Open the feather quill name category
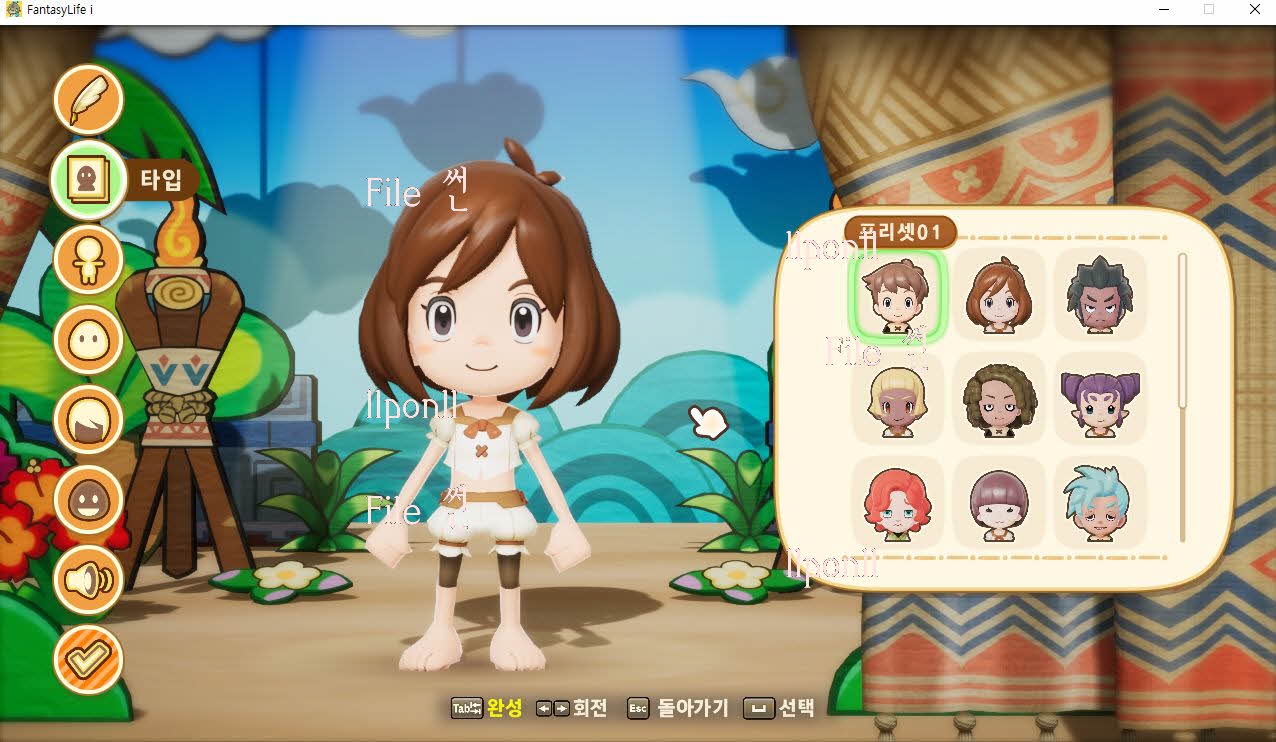This screenshot has height=742, width=1276. tap(88, 99)
